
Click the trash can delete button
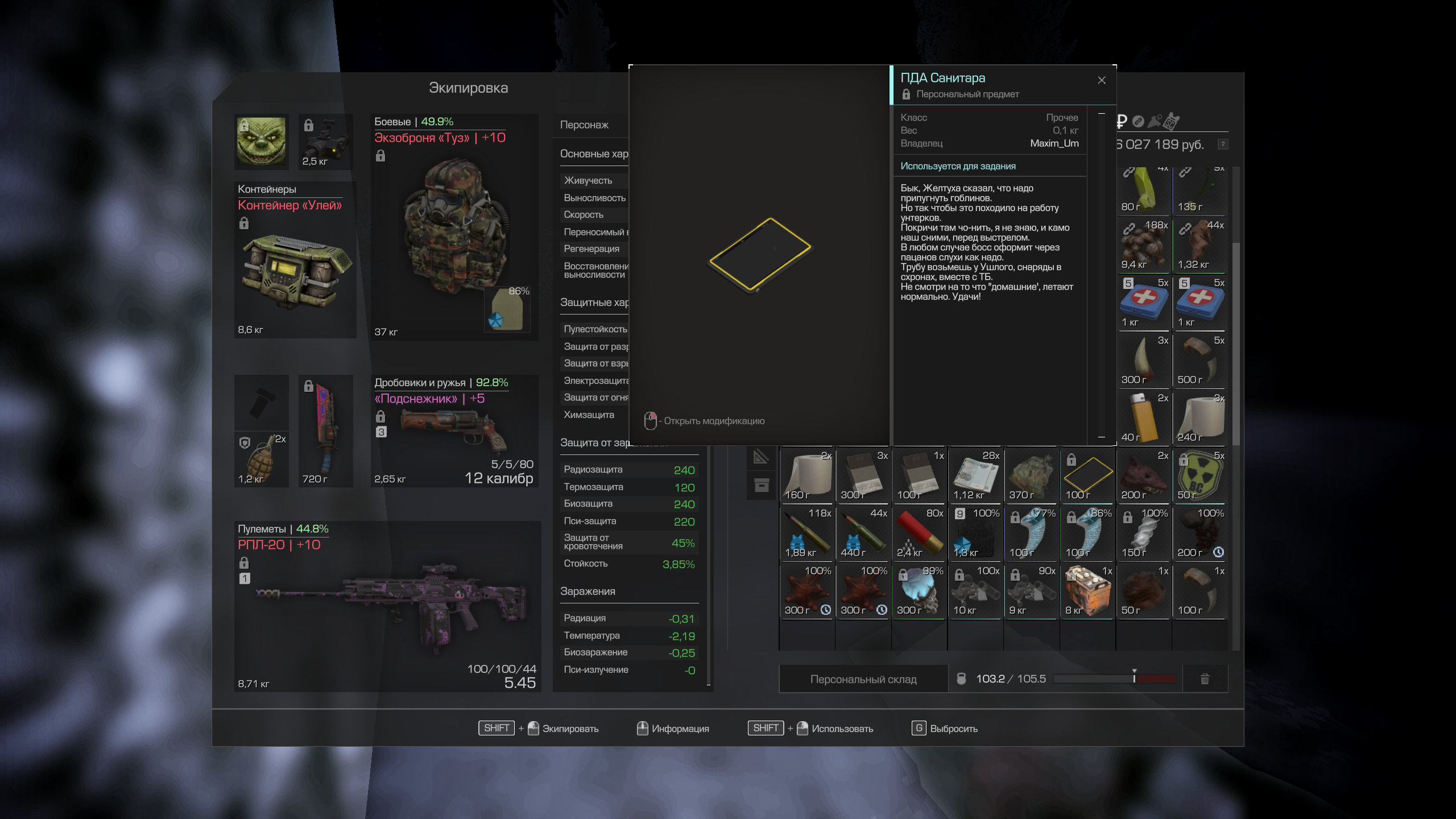1205,679
